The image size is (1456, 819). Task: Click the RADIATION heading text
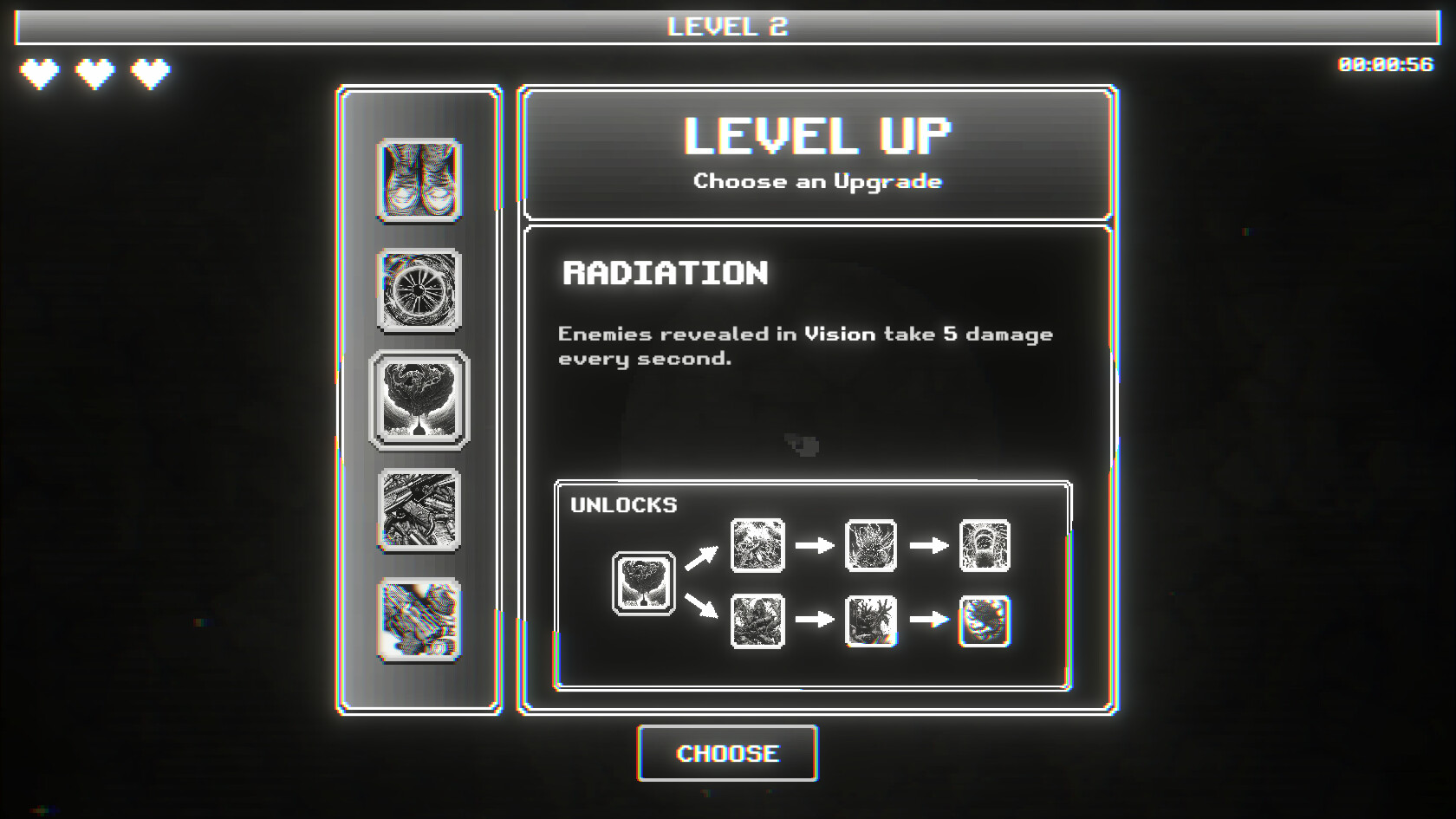[664, 274]
